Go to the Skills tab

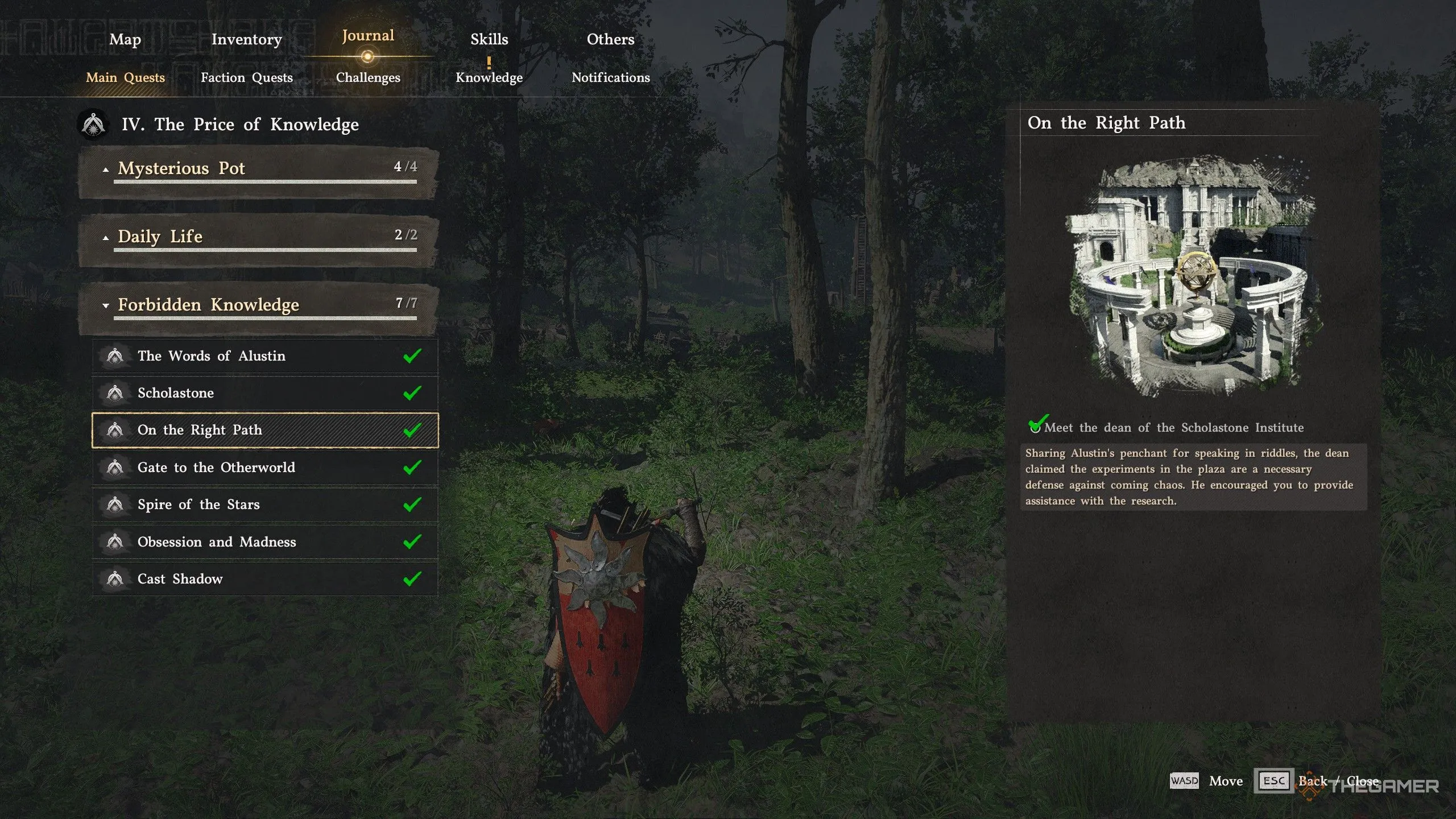(489, 39)
